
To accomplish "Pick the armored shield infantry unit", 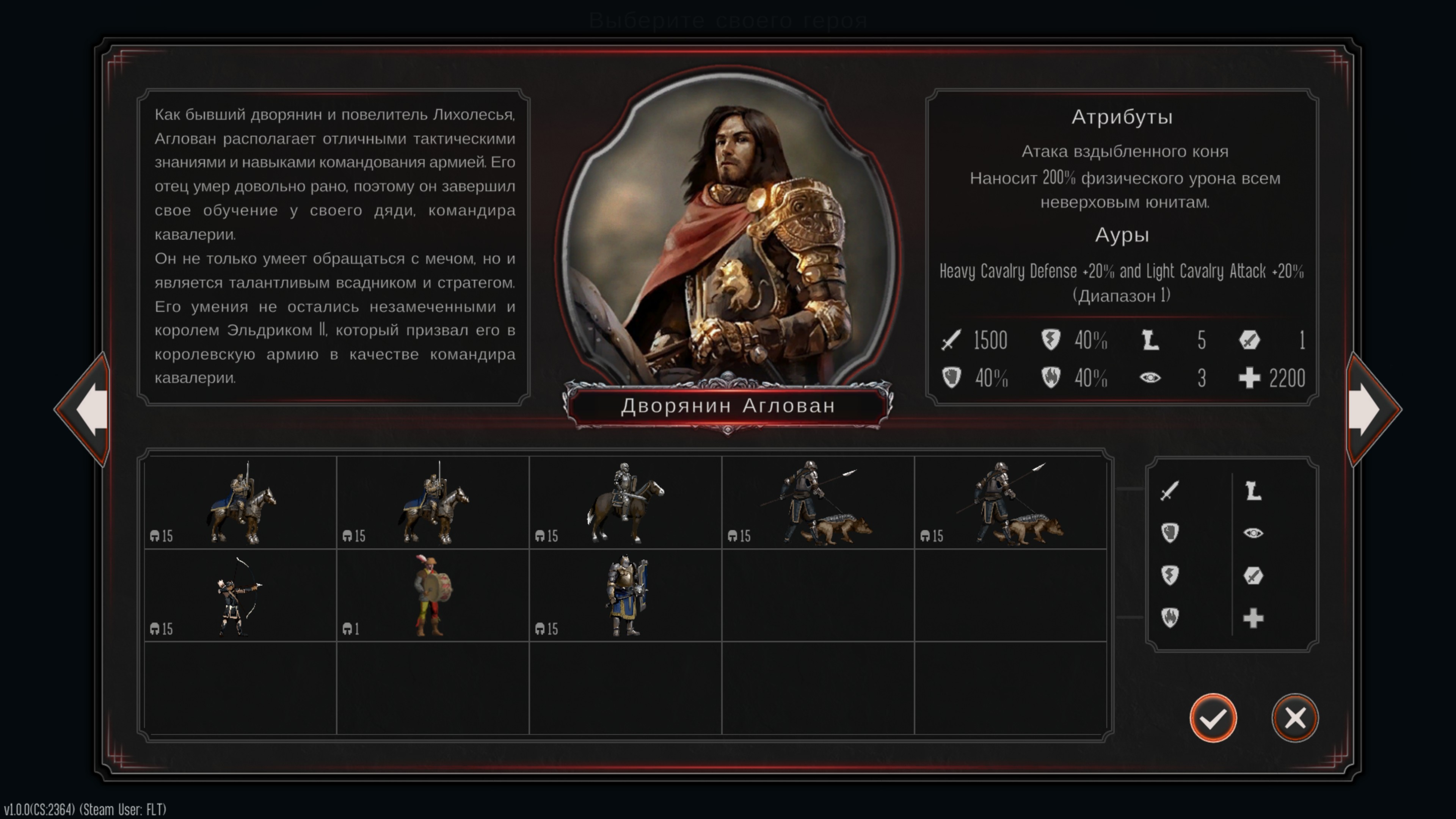I will tap(625, 596).
